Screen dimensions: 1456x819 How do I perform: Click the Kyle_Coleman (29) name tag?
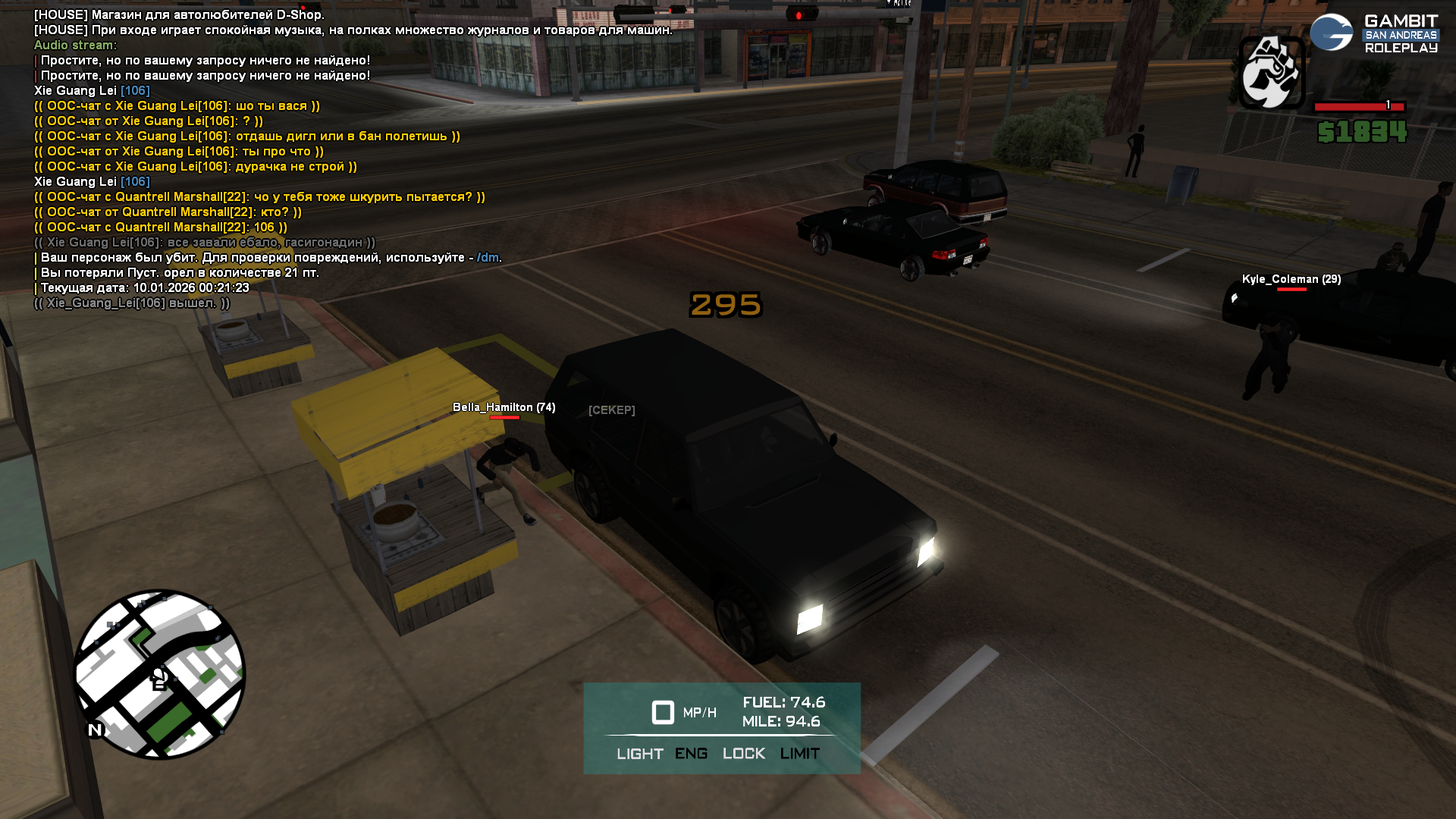coord(1291,279)
